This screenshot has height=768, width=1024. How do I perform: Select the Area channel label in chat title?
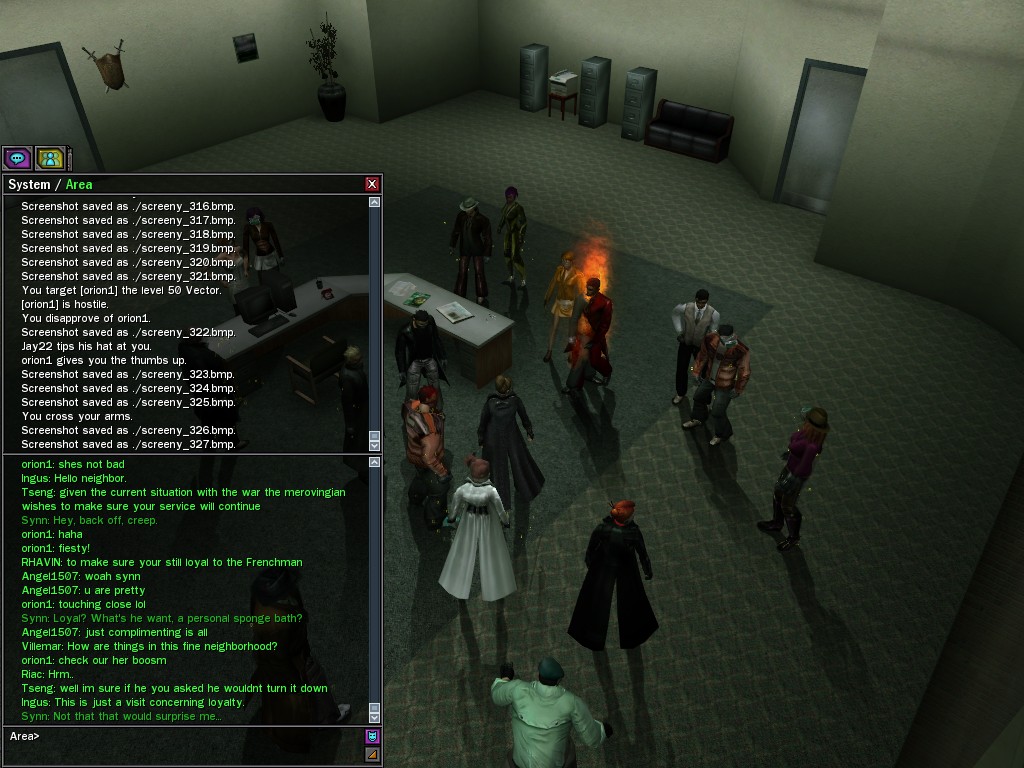(x=79, y=184)
